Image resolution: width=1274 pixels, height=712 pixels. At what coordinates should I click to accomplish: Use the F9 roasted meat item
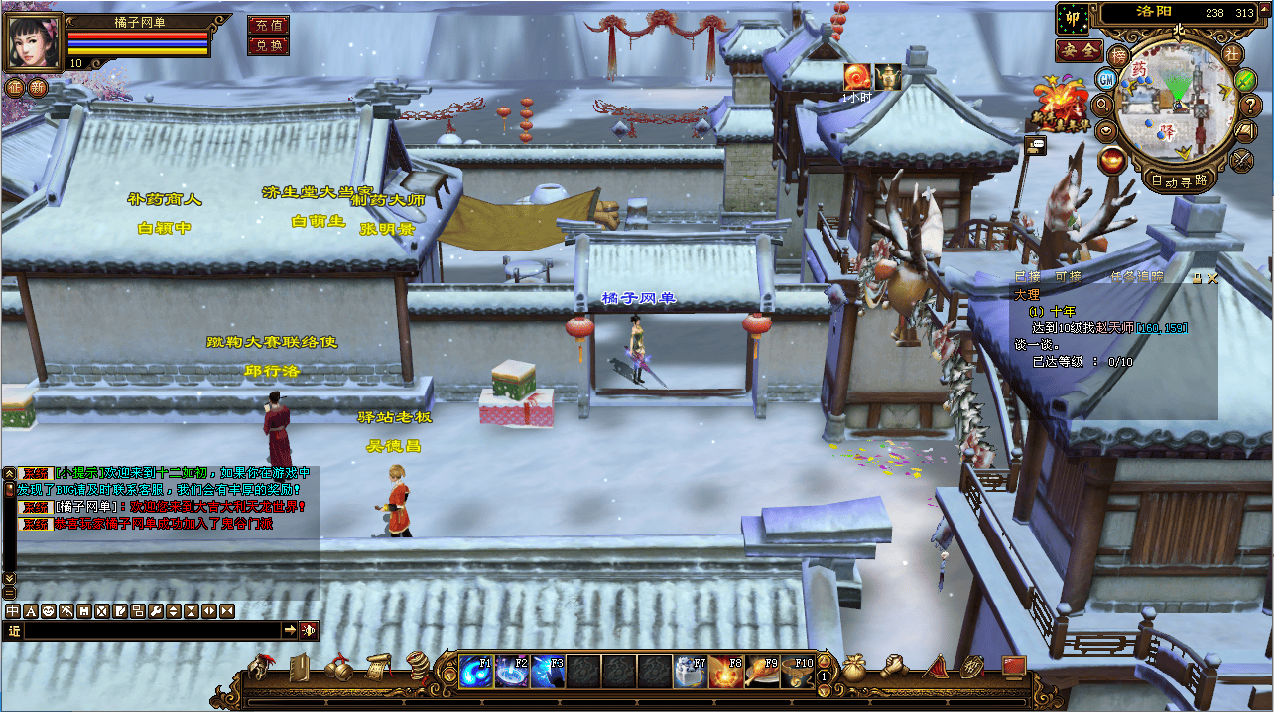[x=762, y=671]
